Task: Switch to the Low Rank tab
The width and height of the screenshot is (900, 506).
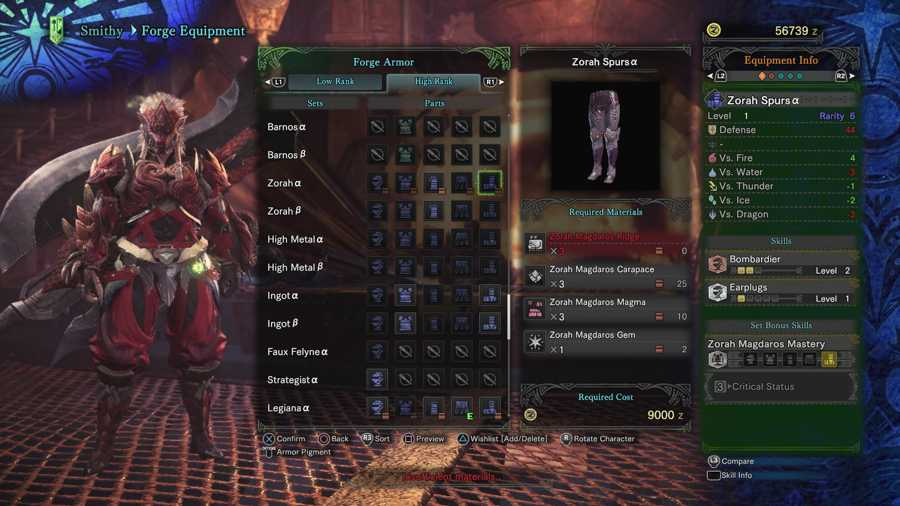Action: click(335, 82)
